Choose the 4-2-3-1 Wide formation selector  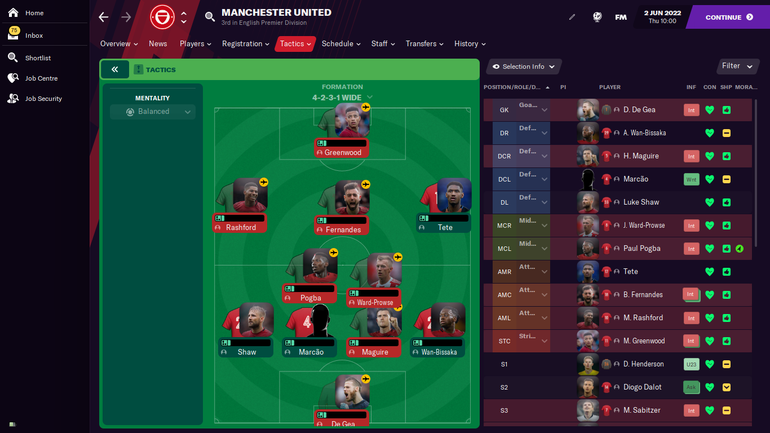tap(342, 98)
